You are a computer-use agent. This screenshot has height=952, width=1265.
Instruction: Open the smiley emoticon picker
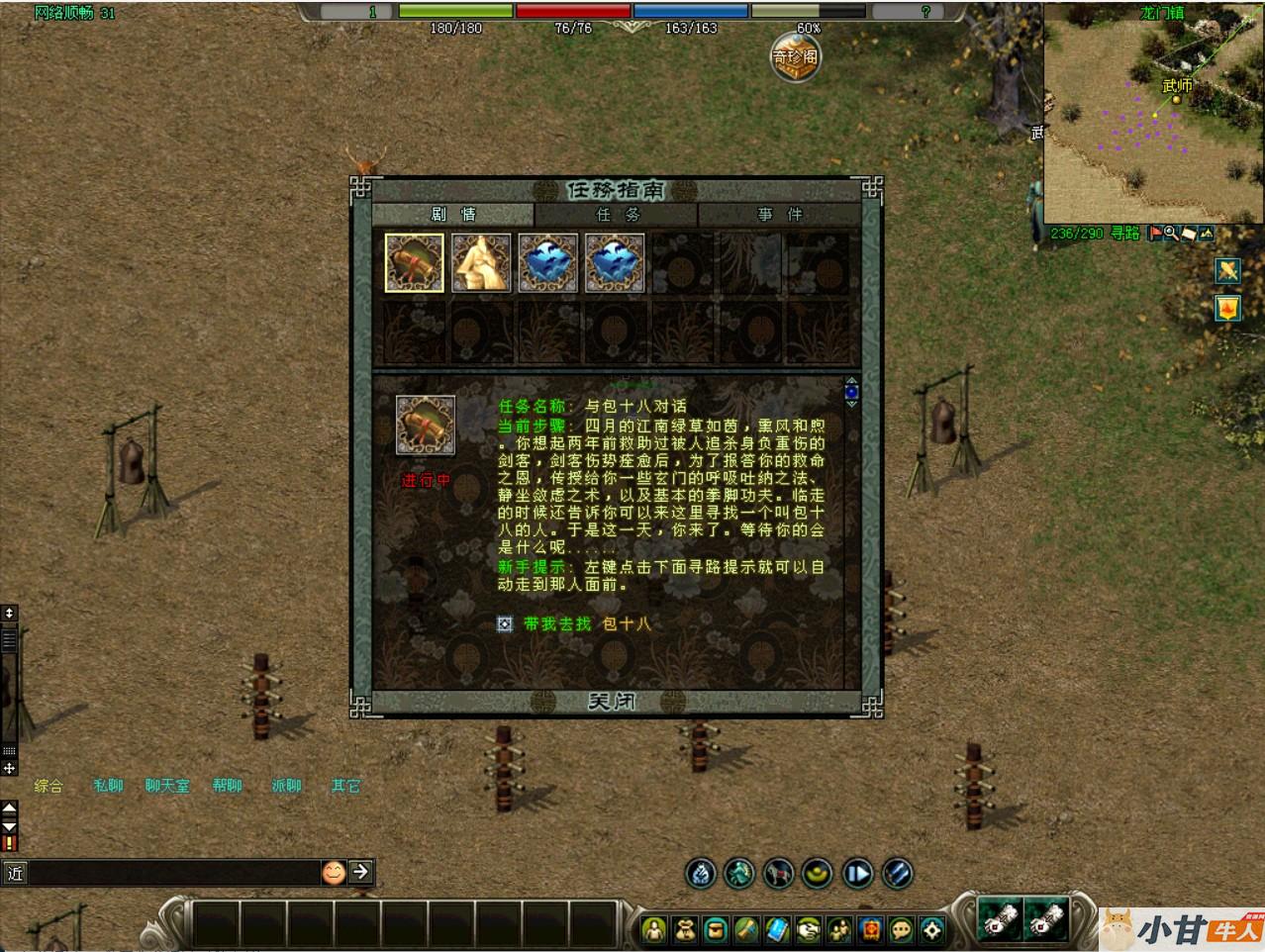[334, 872]
